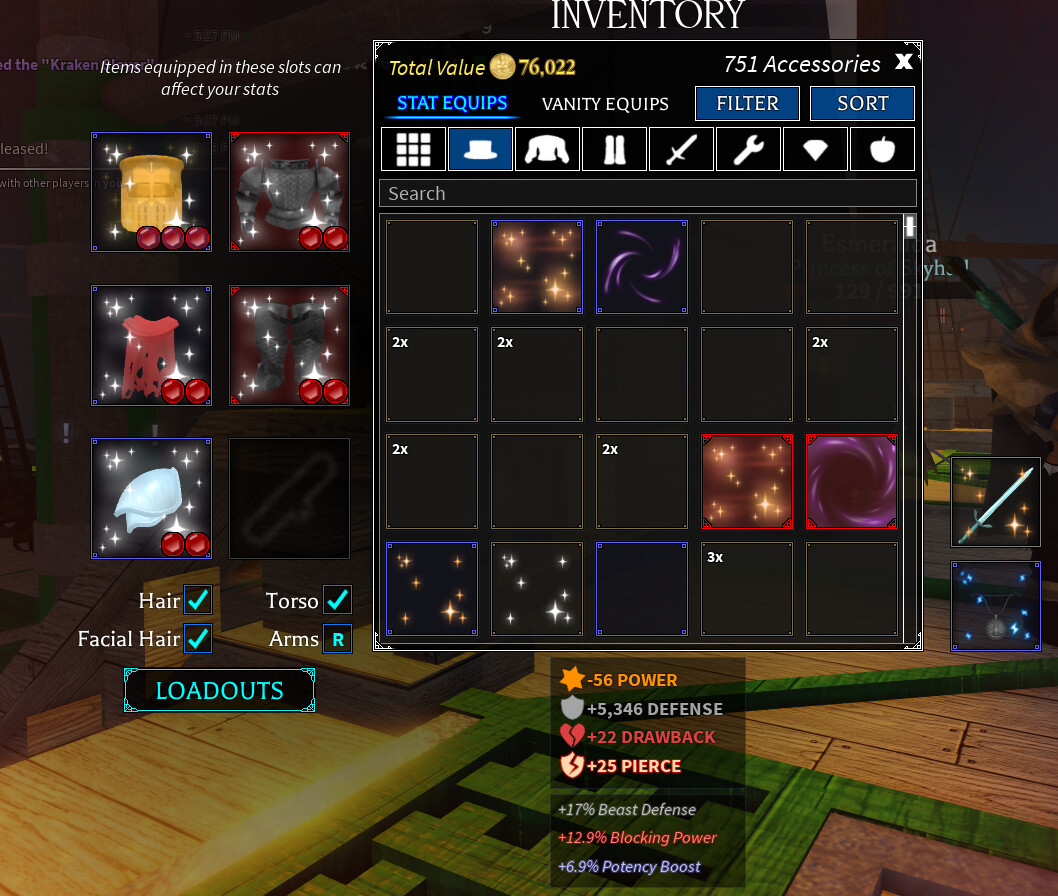Select the Stat Equips tab
The width and height of the screenshot is (1058, 896).
pyautogui.click(x=452, y=103)
